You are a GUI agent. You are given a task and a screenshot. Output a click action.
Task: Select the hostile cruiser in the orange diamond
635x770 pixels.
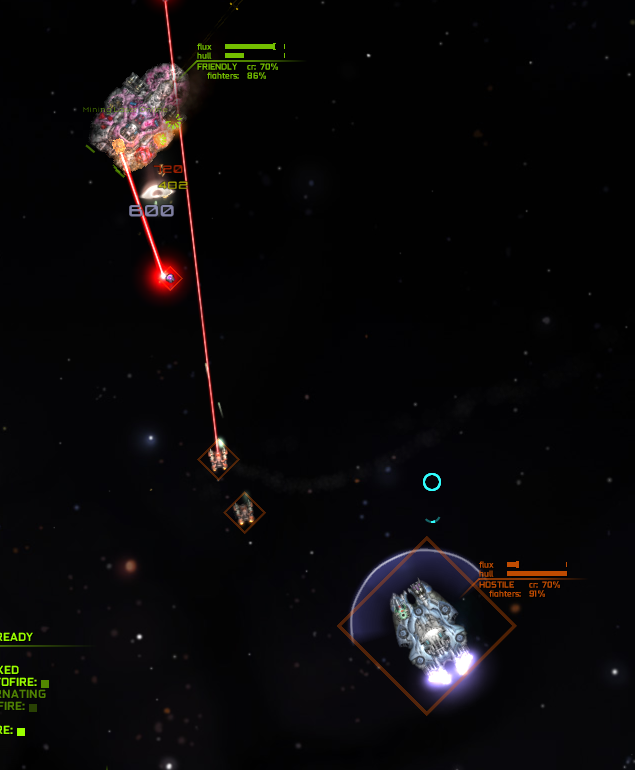pyautogui.click(x=427, y=625)
